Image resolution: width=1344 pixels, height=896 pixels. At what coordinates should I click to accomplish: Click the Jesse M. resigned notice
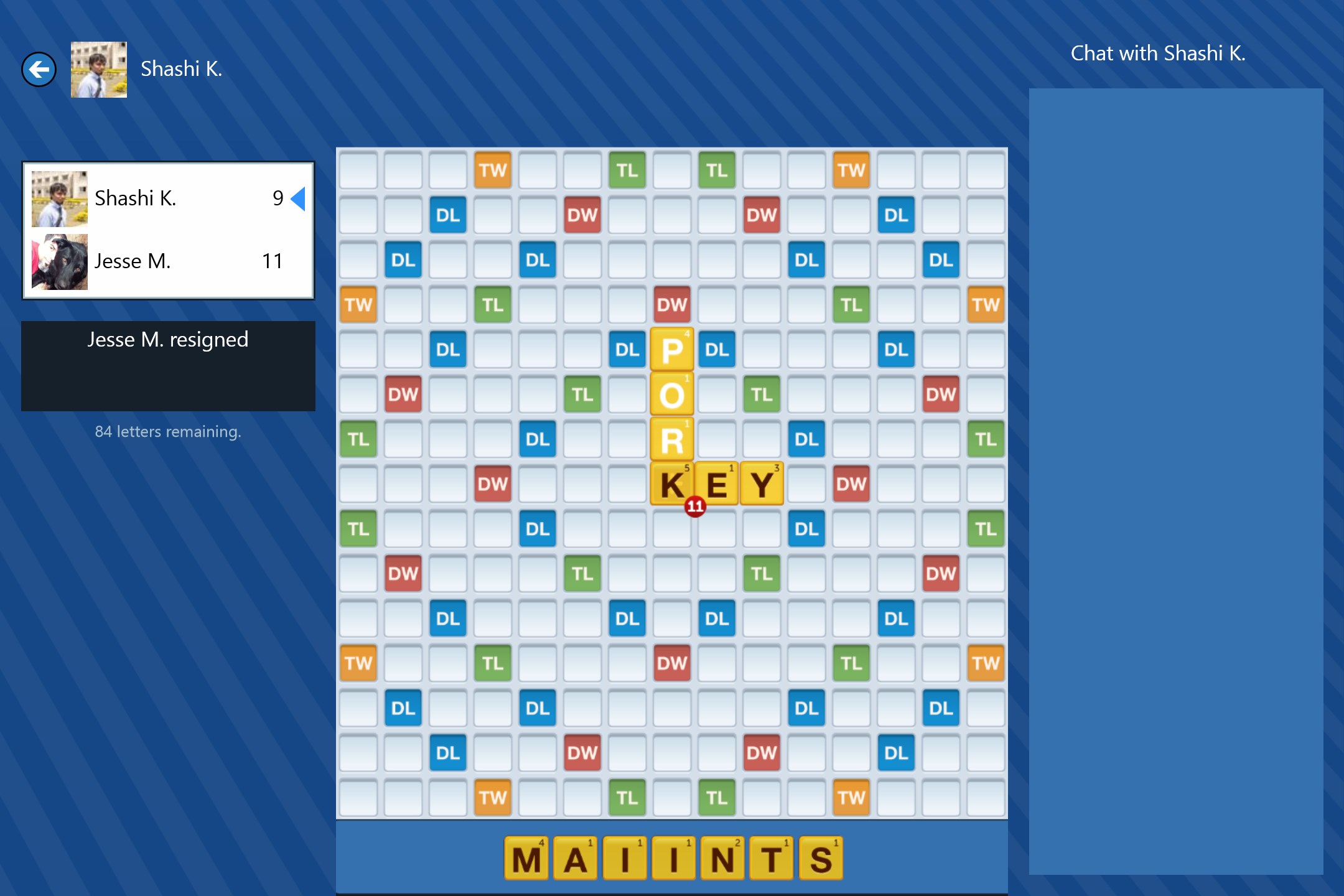click(168, 340)
